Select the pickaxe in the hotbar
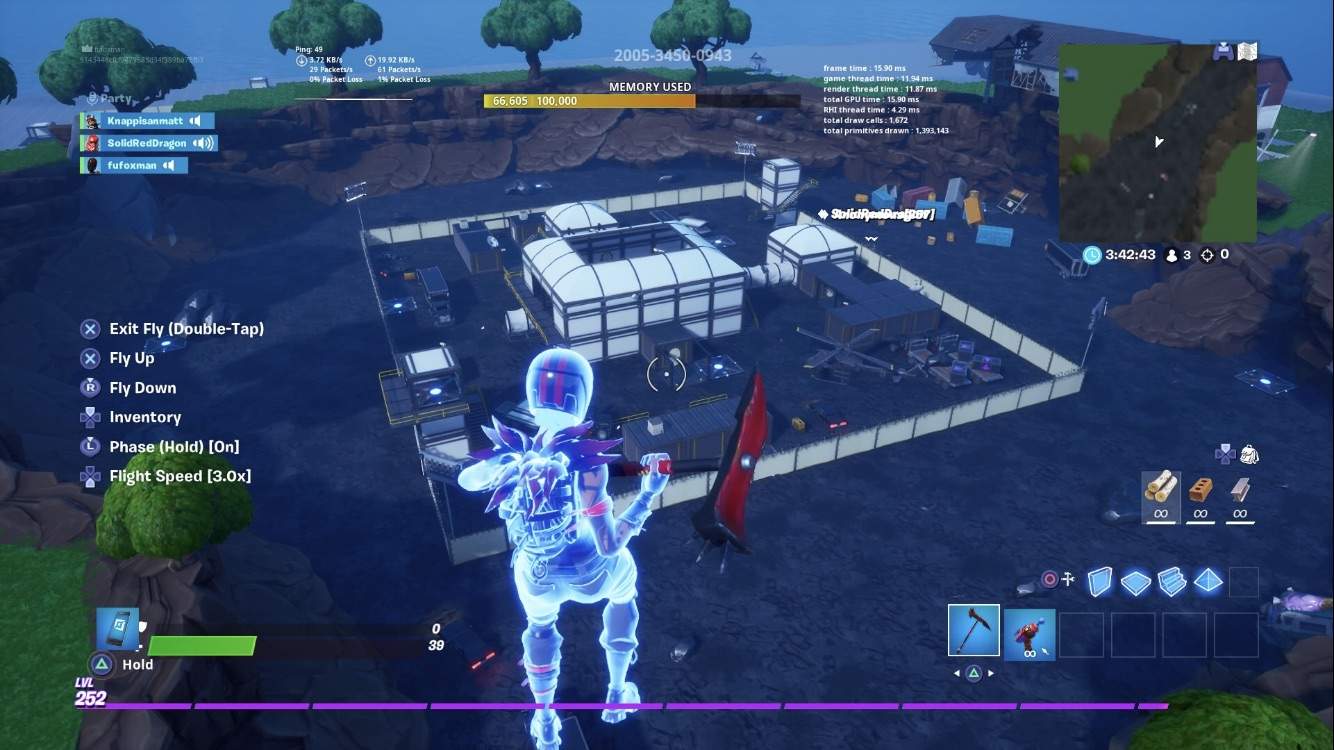The width and height of the screenshot is (1334, 750). (973, 632)
